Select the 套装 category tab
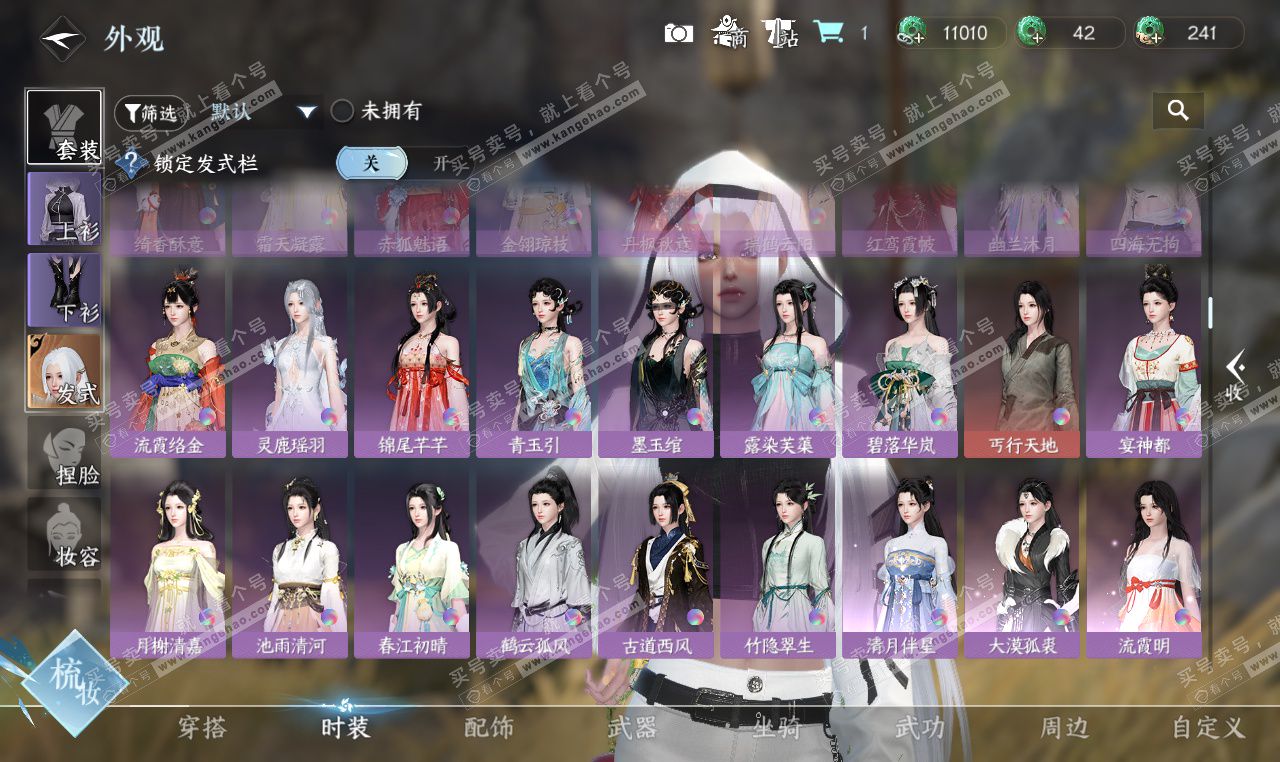The height and width of the screenshot is (762, 1280). click(64, 128)
